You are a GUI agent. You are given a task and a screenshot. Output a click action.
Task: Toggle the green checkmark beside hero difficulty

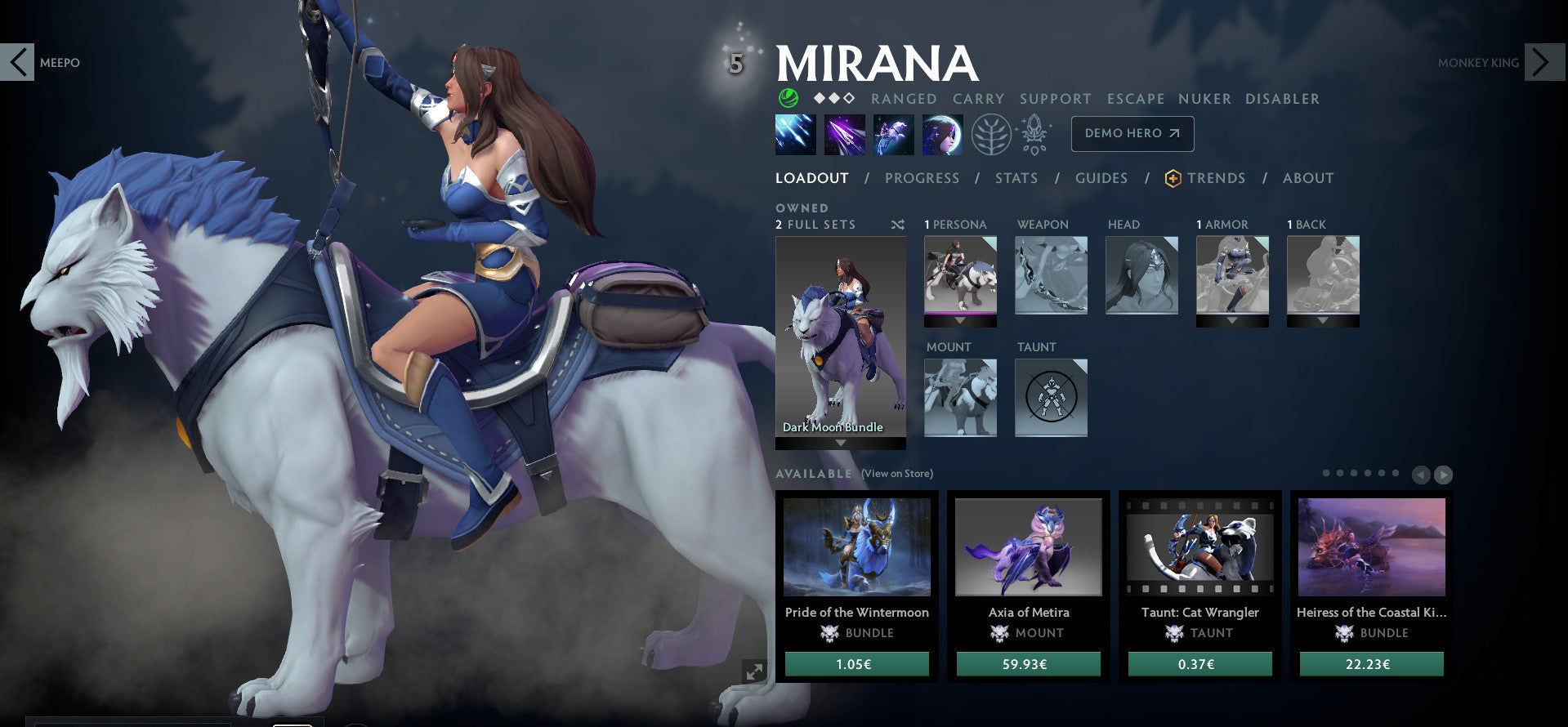787,99
